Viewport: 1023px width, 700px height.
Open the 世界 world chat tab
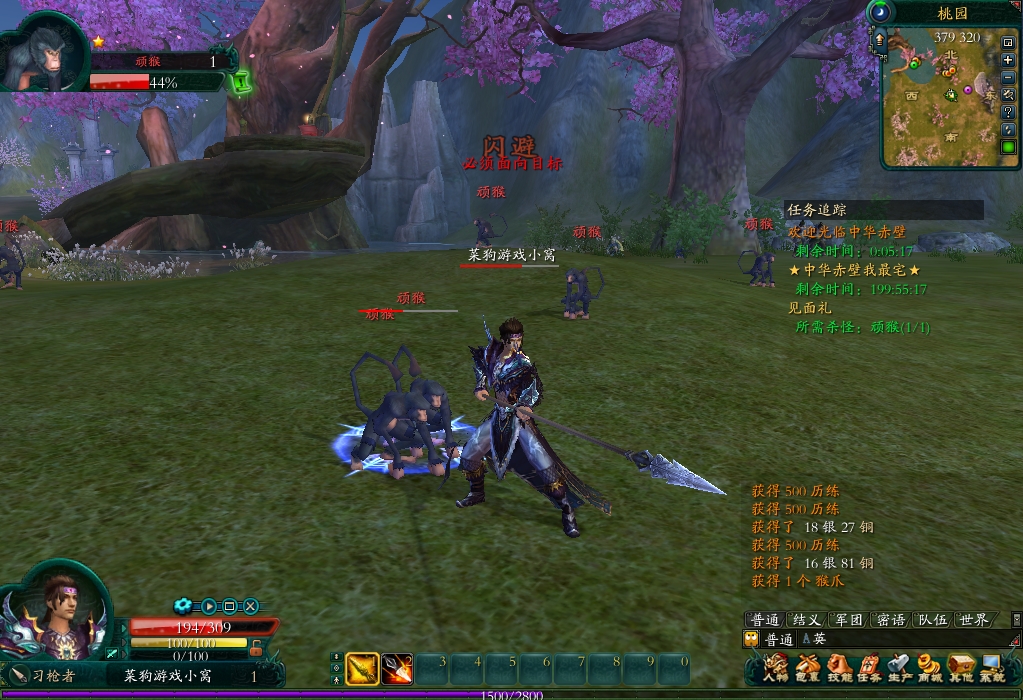(x=973, y=620)
